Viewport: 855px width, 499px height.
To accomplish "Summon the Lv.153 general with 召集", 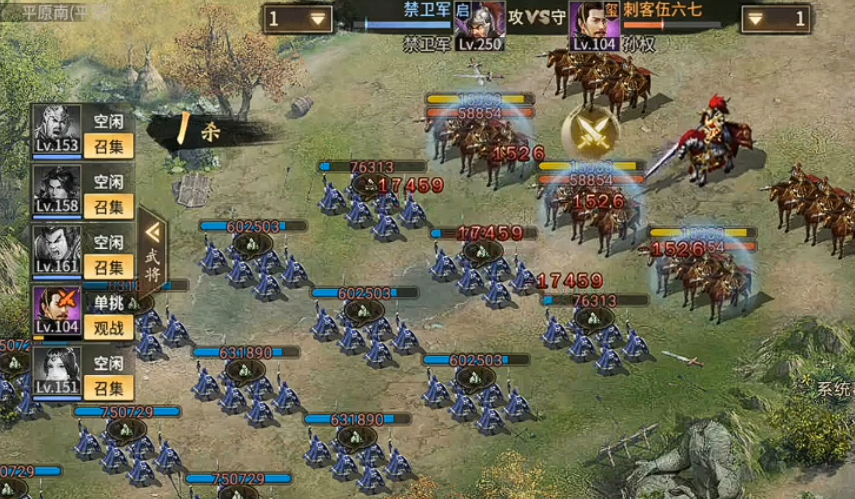I will pyautogui.click(x=108, y=147).
